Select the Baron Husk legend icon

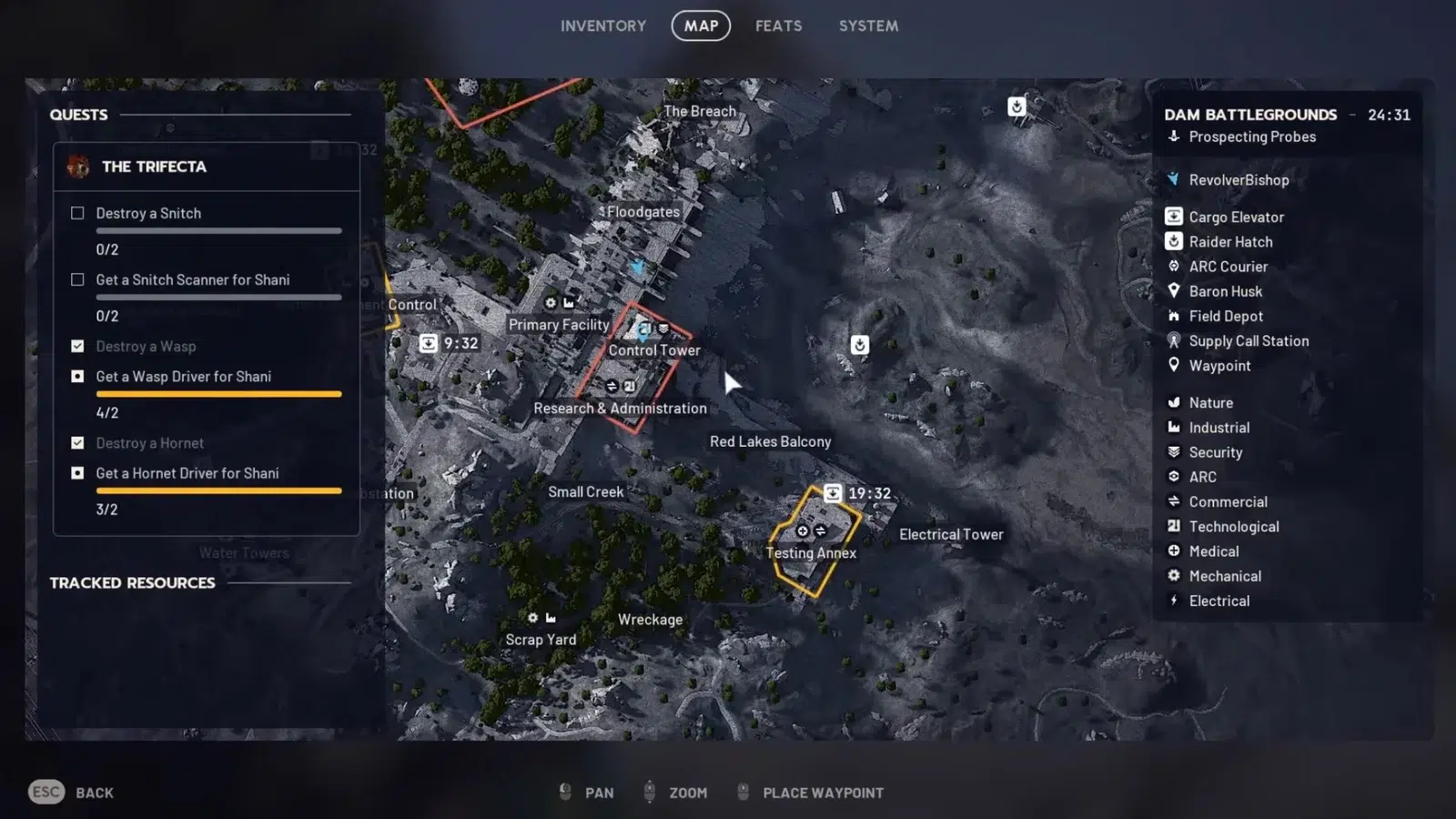[x=1174, y=291]
